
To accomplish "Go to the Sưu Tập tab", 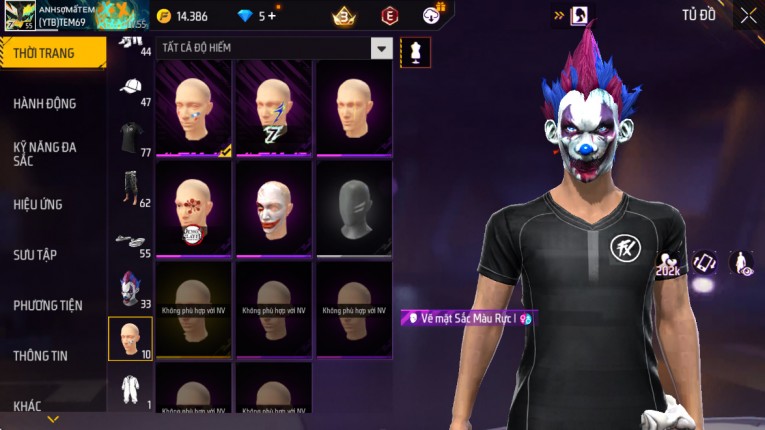I will (x=35, y=255).
